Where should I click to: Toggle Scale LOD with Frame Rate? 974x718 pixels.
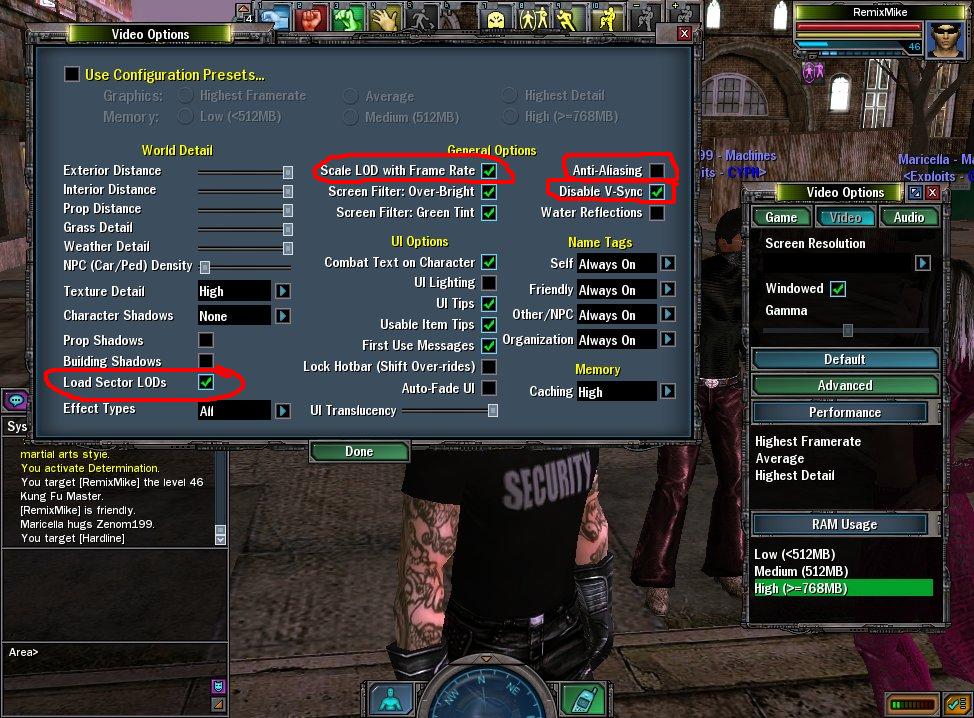[x=489, y=171]
